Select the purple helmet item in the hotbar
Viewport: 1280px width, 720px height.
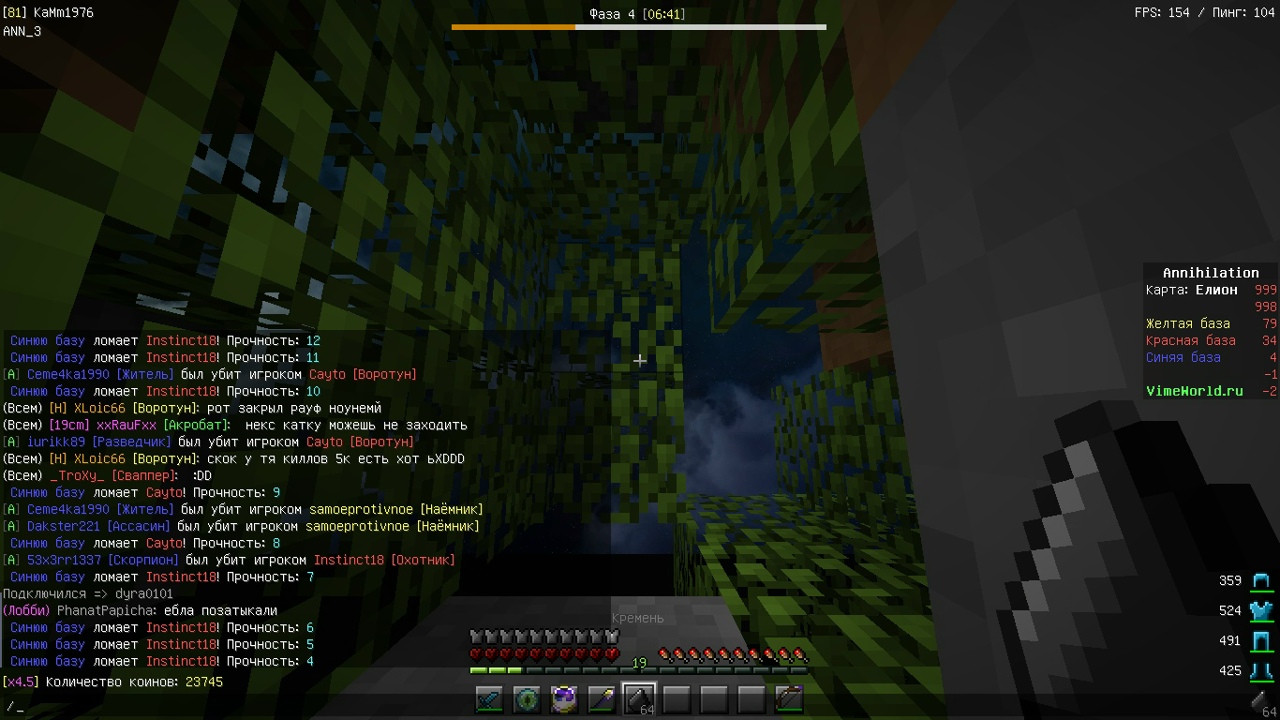(563, 699)
